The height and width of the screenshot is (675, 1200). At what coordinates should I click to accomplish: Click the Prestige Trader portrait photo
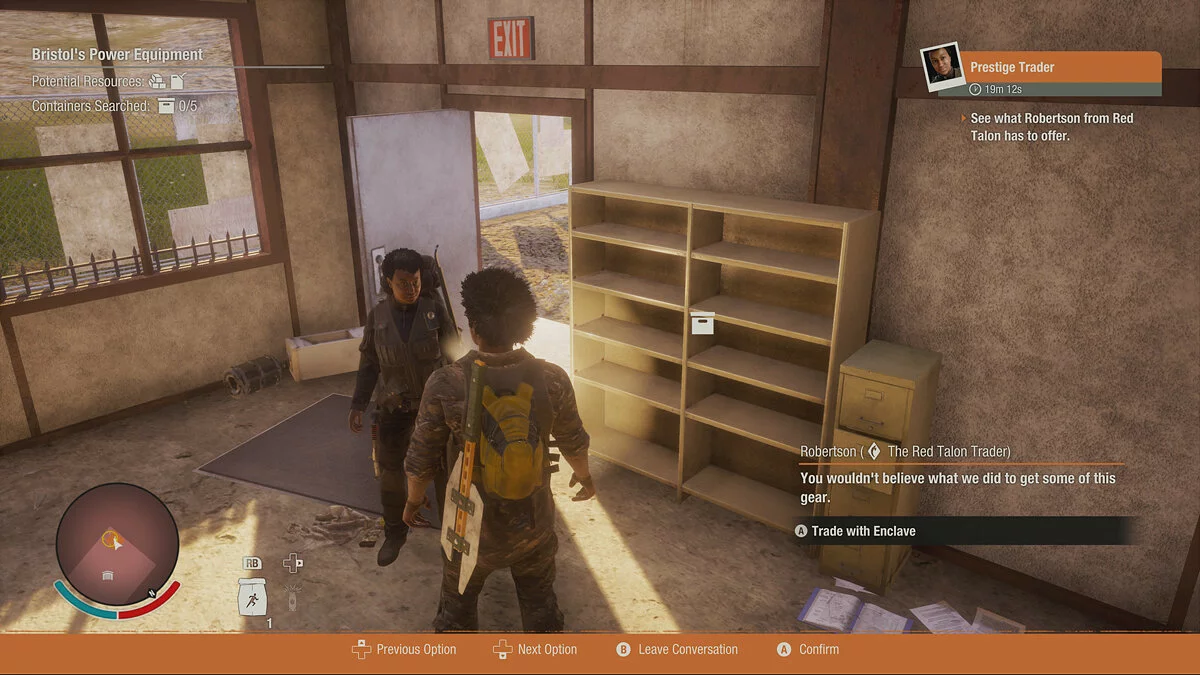941,67
